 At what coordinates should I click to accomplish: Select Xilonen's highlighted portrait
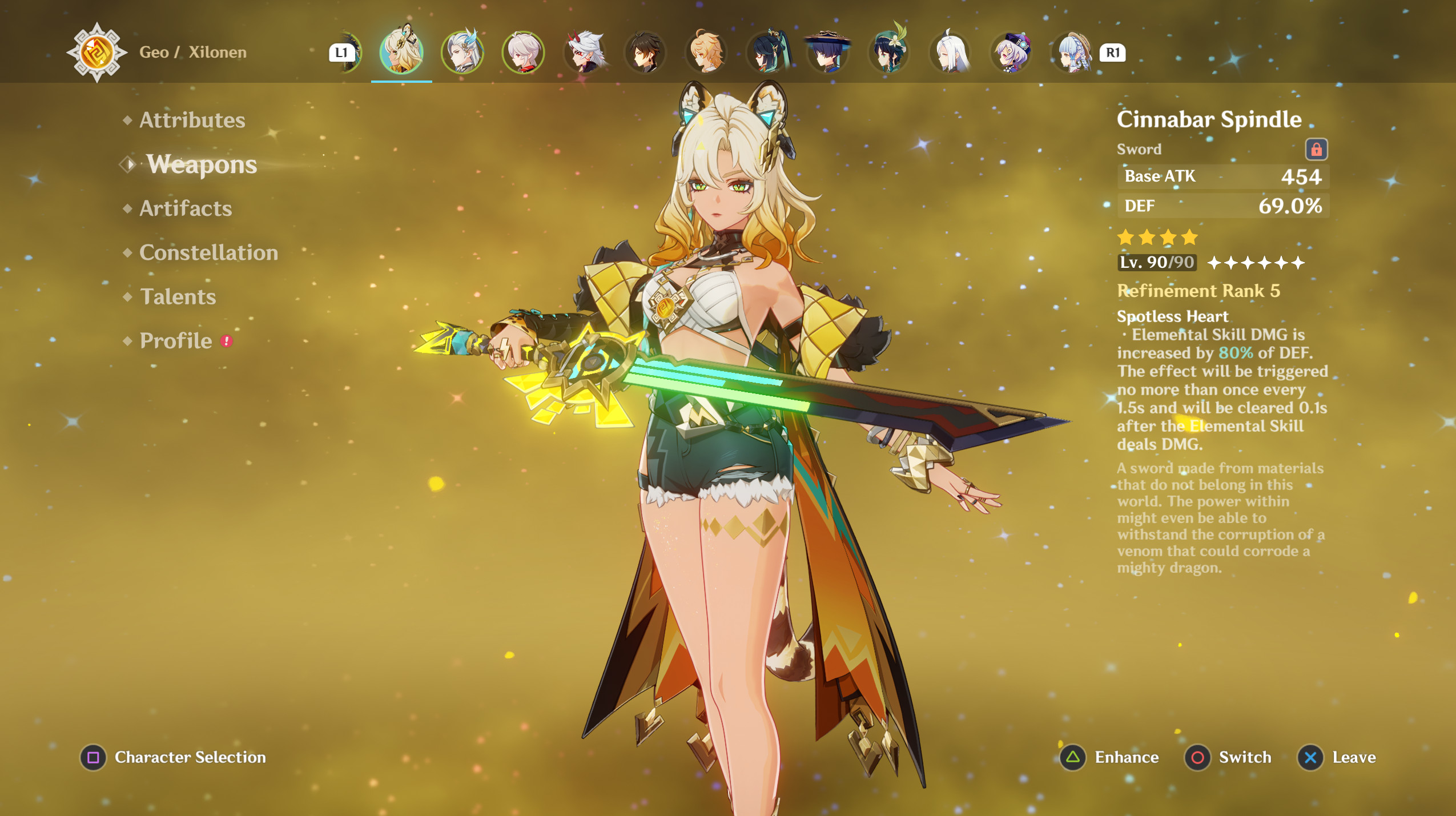click(401, 53)
